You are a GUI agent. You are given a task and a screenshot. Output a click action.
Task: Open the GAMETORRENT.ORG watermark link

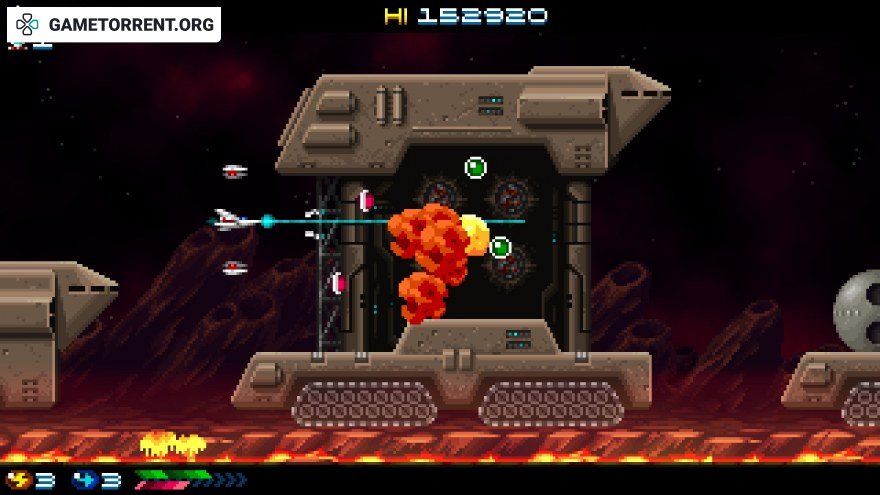point(115,25)
